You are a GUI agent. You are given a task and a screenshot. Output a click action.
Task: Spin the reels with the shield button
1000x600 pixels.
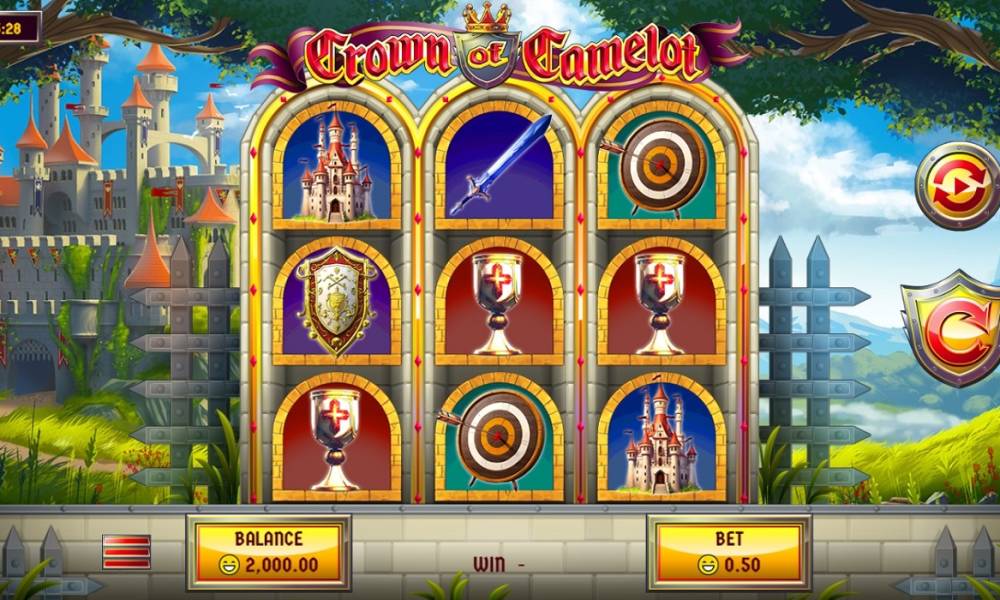[951, 327]
